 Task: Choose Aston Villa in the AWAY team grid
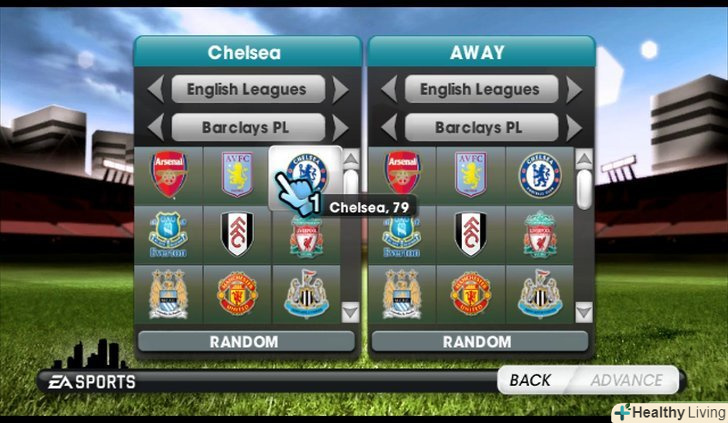pyautogui.click(x=469, y=175)
